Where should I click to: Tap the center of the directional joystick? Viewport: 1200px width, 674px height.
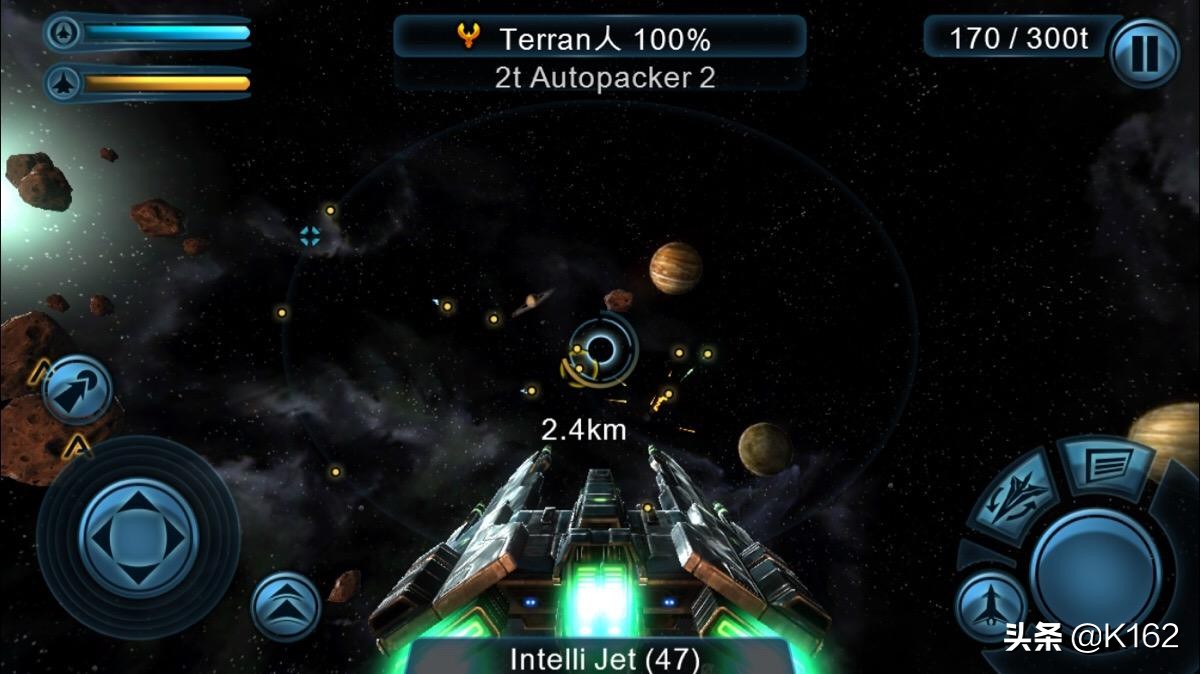click(137, 538)
